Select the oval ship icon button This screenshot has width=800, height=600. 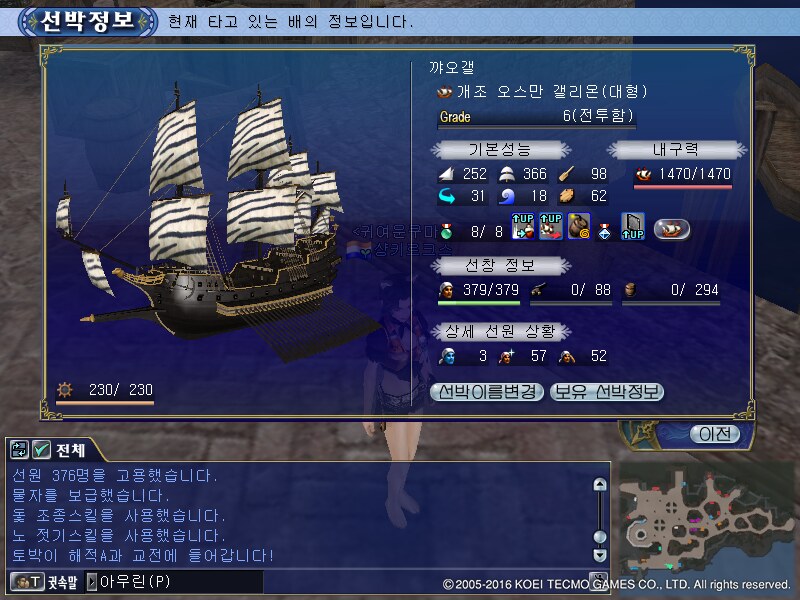[x=673, y=229]
